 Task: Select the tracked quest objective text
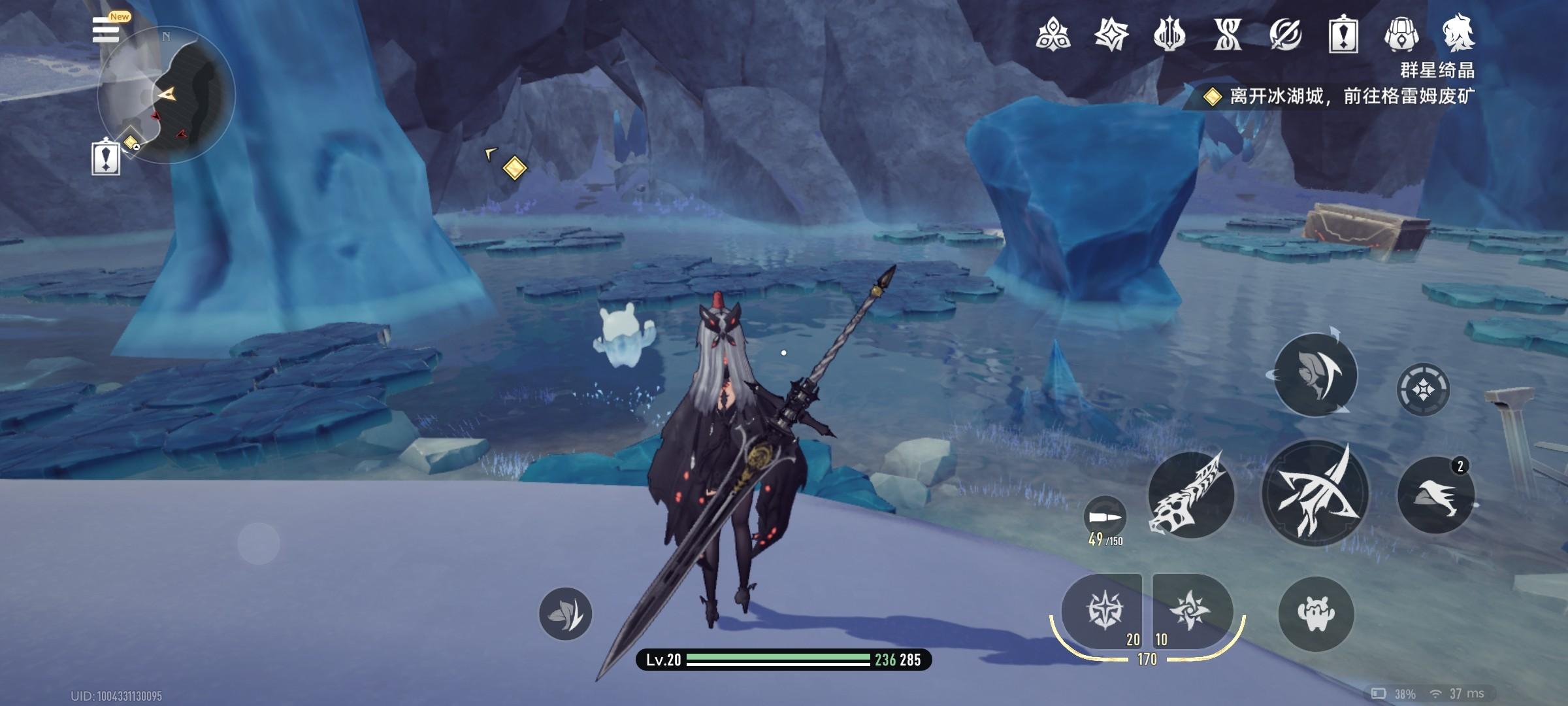pyautogui.click(x=1351, y=97)
